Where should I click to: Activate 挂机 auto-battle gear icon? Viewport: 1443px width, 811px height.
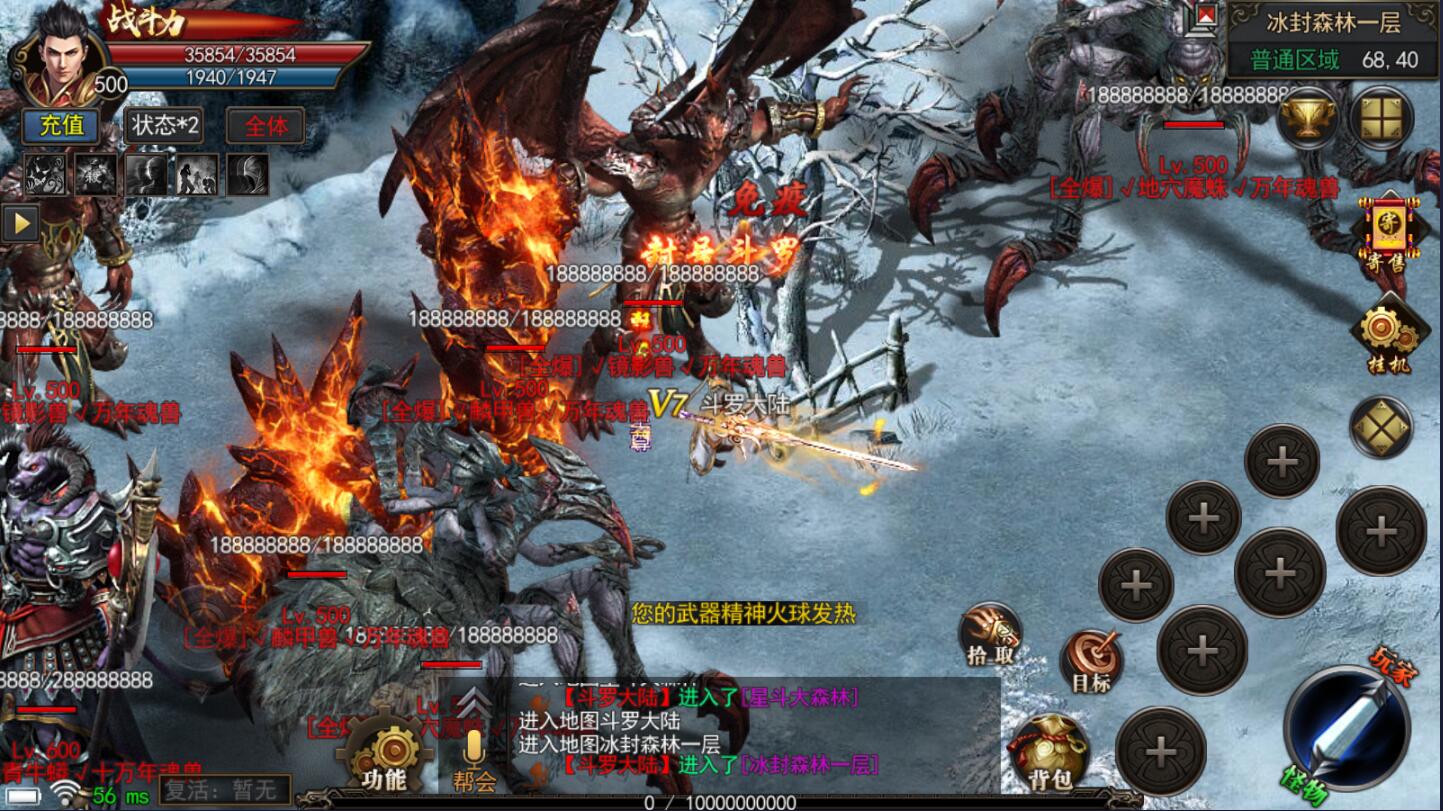tap(1387, 337)
